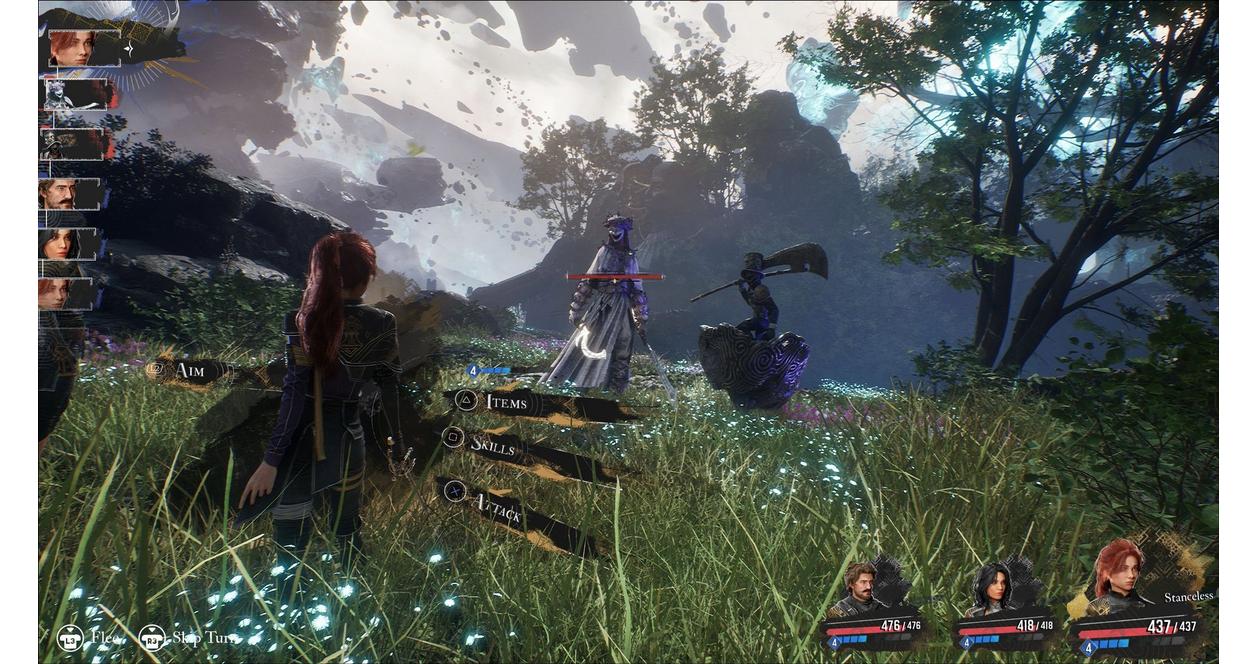This screenshot has height=664, width=1256.
Task: Flee from the battle
Action: (92, 637)
